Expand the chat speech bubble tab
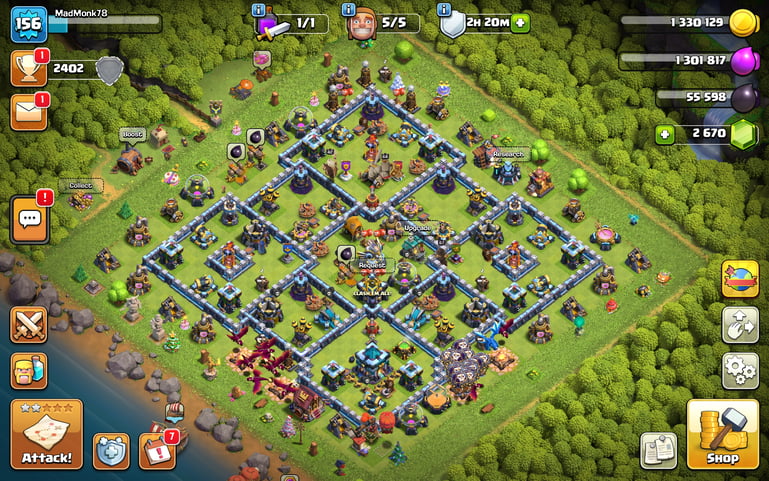Viewport: 769px width, 481px height. [29, 219]
